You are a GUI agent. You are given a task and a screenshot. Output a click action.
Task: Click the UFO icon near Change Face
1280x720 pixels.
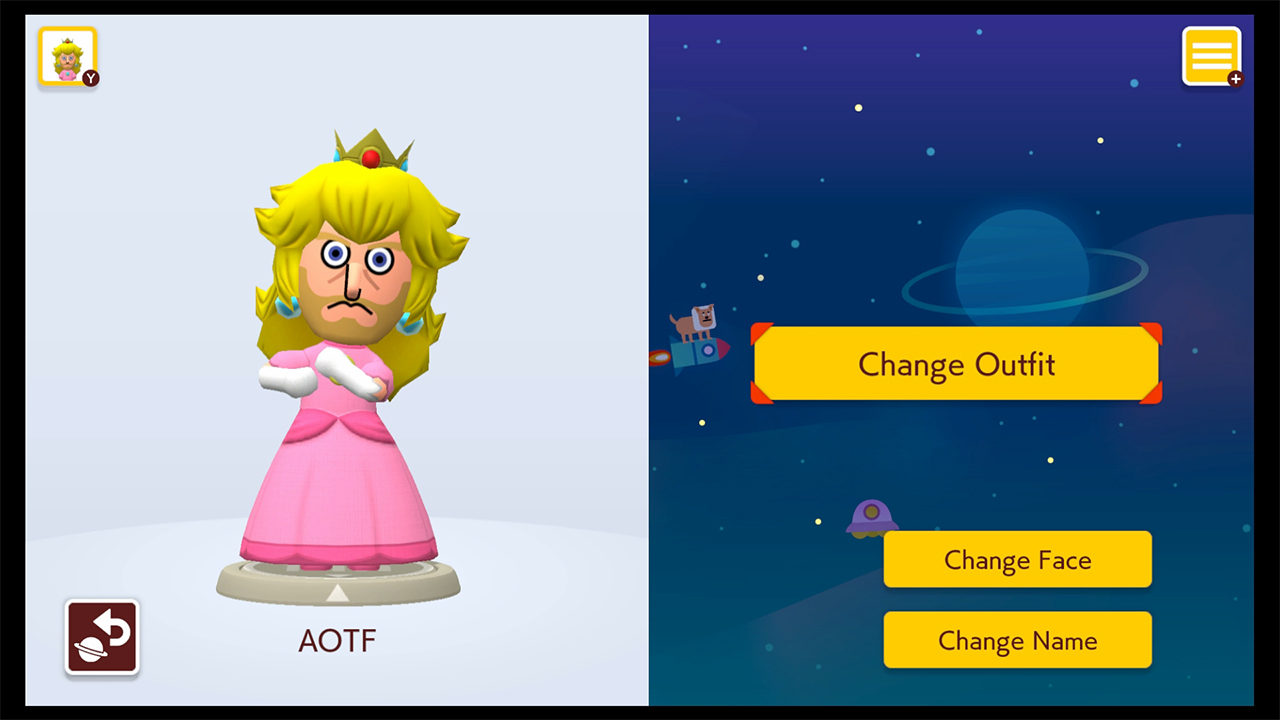(x=872, y=518)
